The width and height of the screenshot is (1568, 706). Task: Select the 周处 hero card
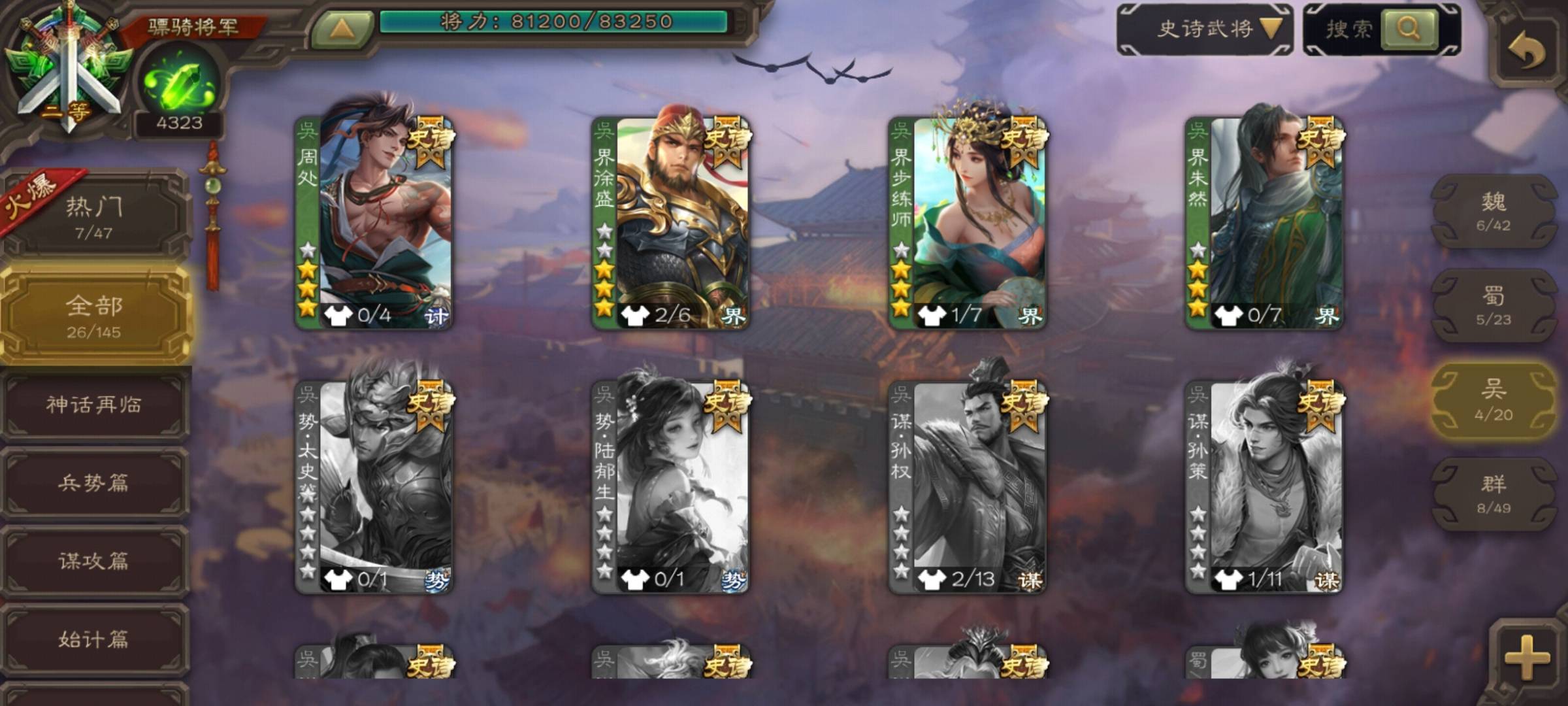374,222
